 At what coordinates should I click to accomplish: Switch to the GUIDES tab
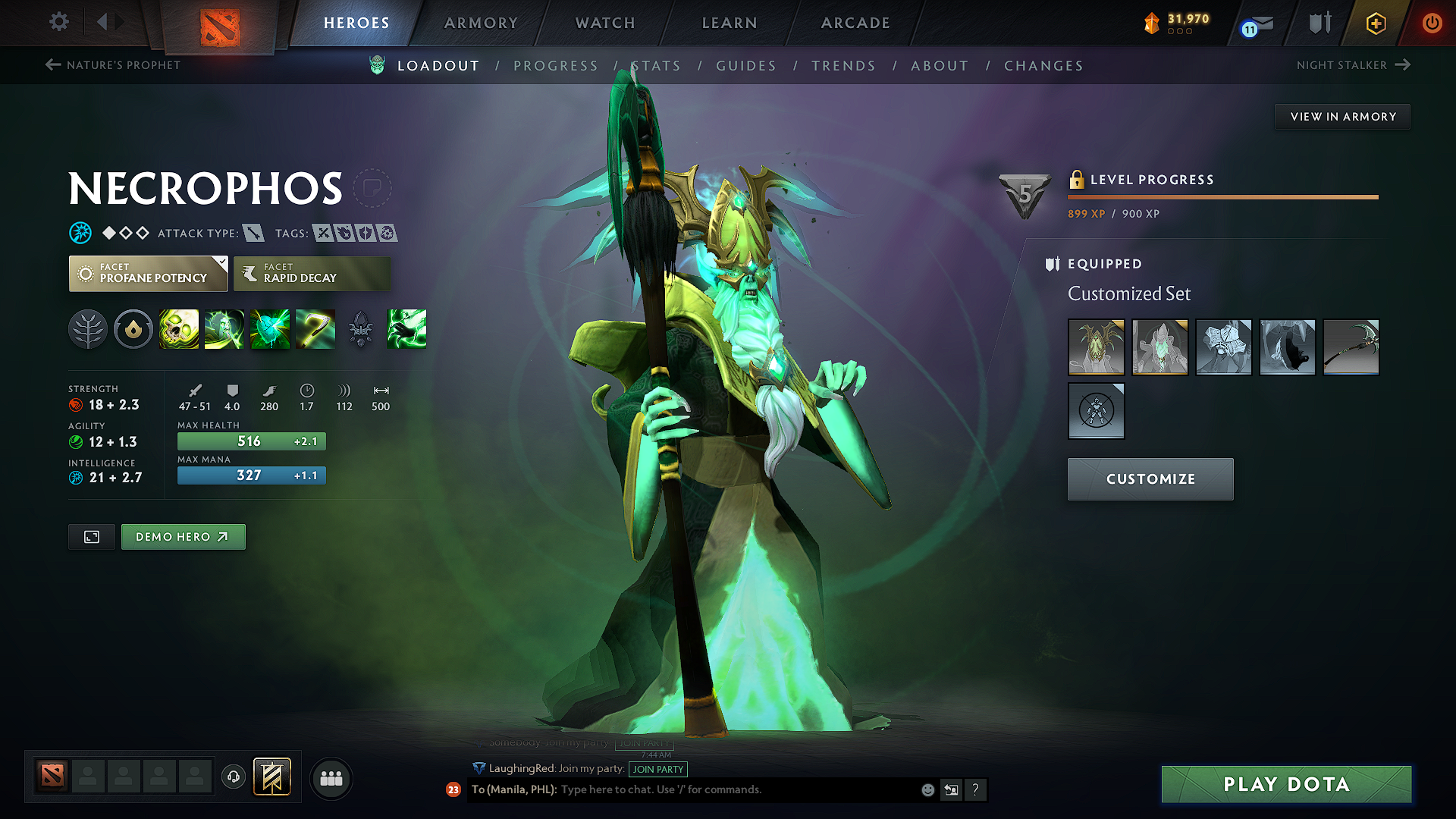(x=745, y=65)
